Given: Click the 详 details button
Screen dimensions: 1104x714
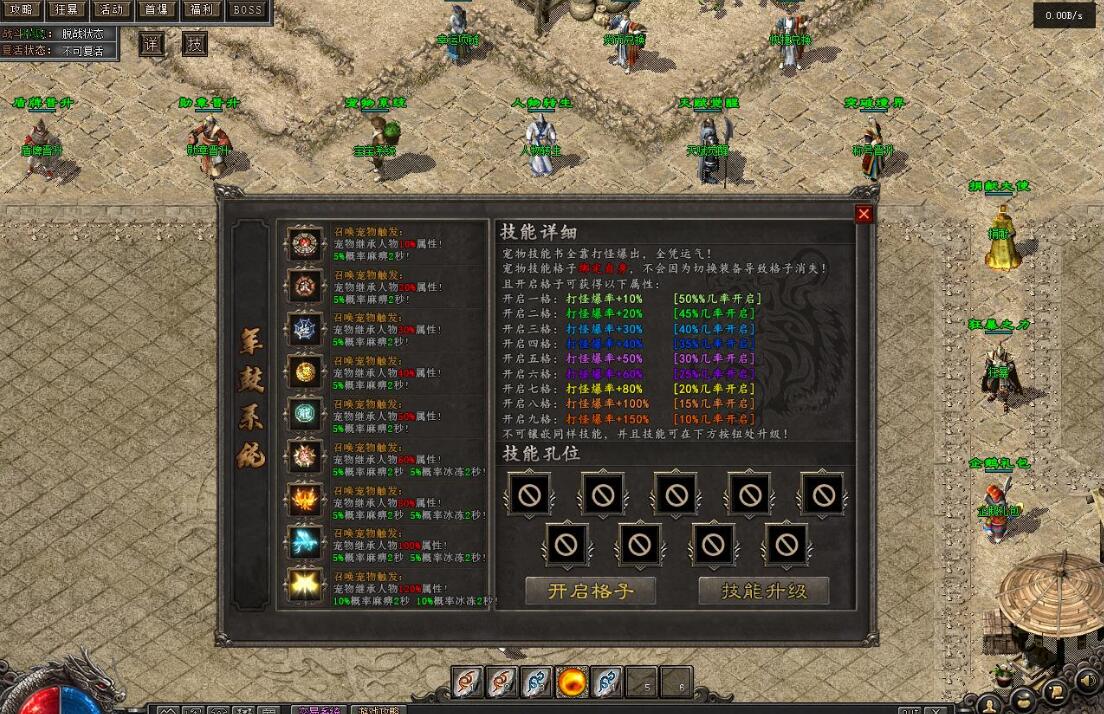Looking at the screenshot, I should 151,44.
